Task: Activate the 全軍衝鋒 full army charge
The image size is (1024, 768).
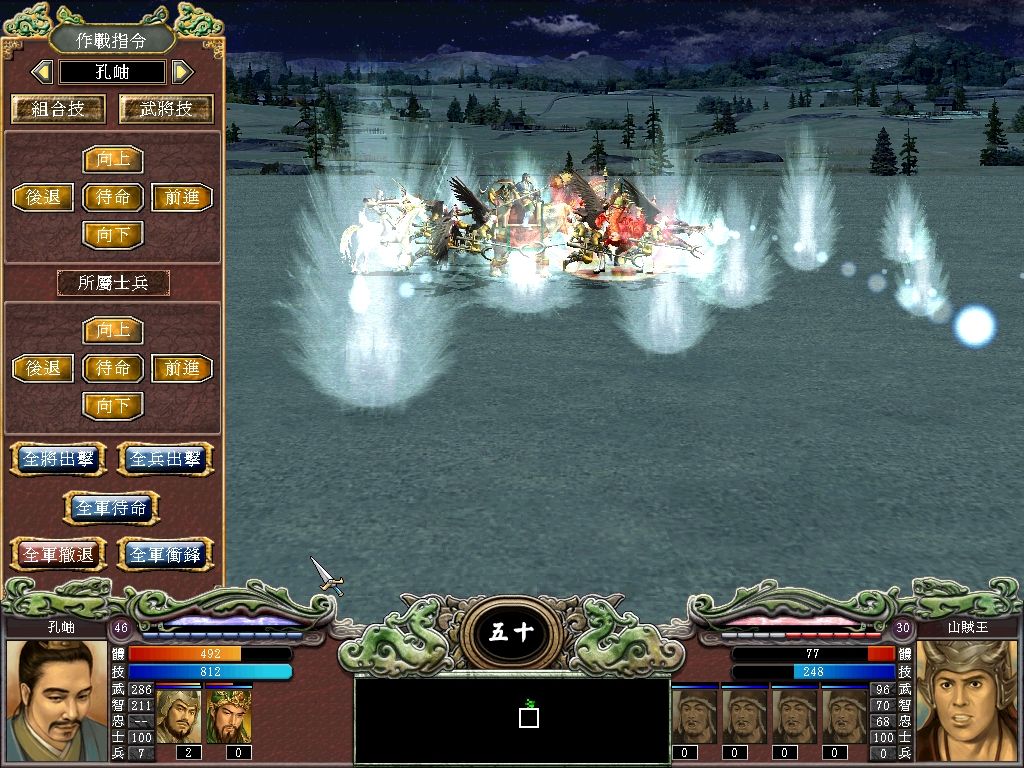Action: click(x=166, y=553)
